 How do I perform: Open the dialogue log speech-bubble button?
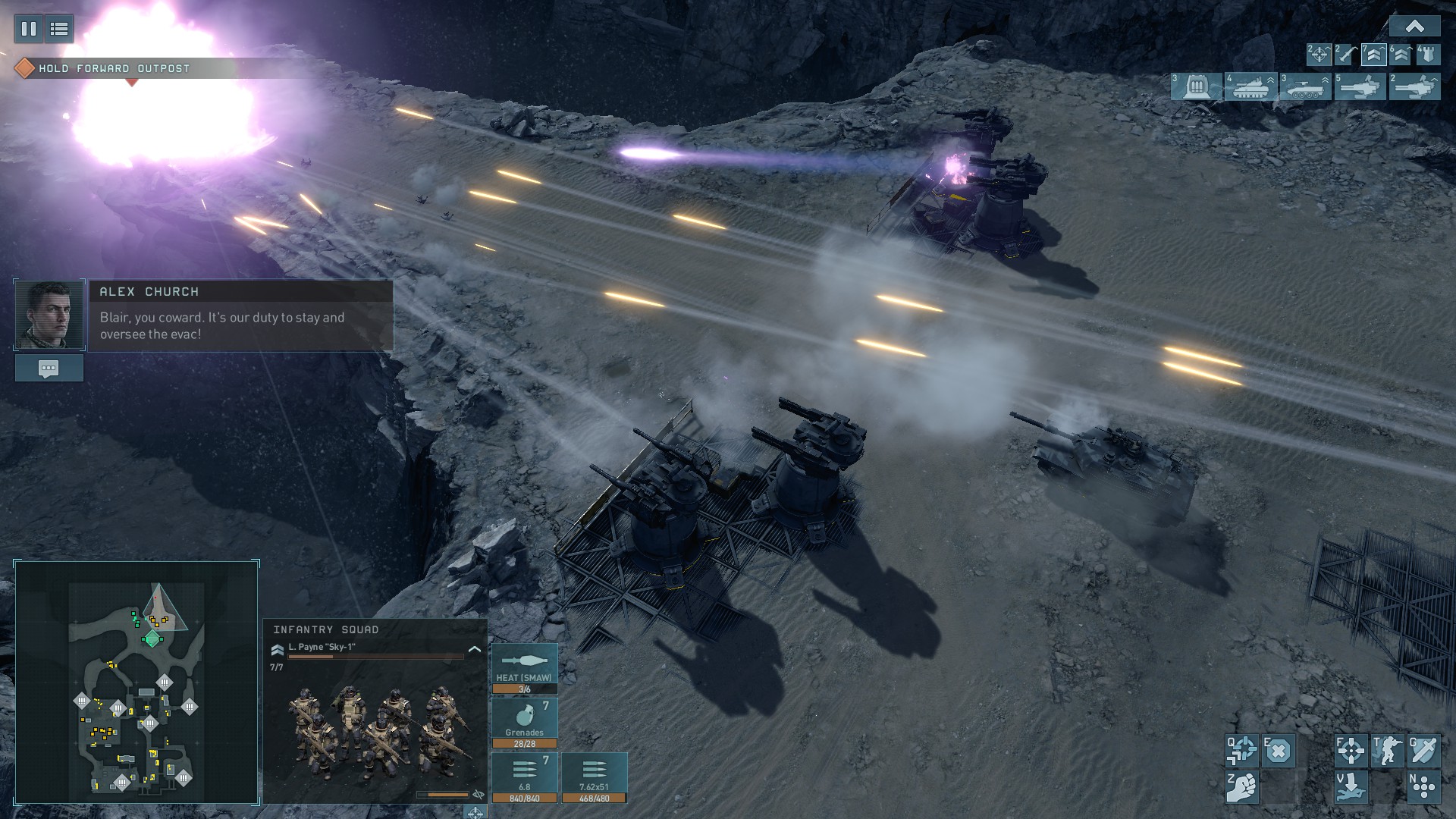click(x=49, y=369)
